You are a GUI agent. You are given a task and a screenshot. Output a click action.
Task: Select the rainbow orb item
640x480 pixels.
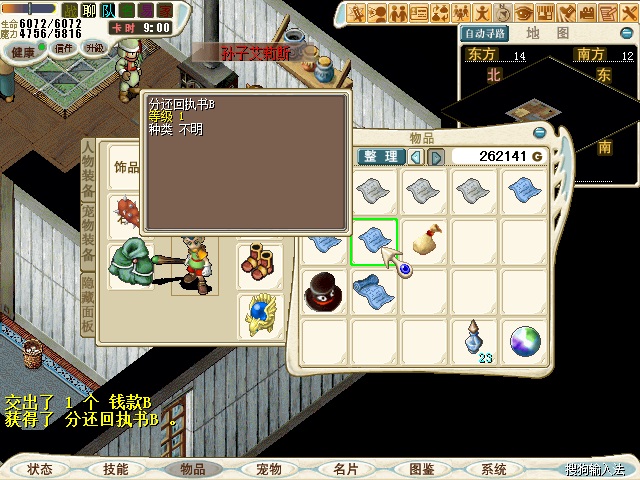pos(524,342)
